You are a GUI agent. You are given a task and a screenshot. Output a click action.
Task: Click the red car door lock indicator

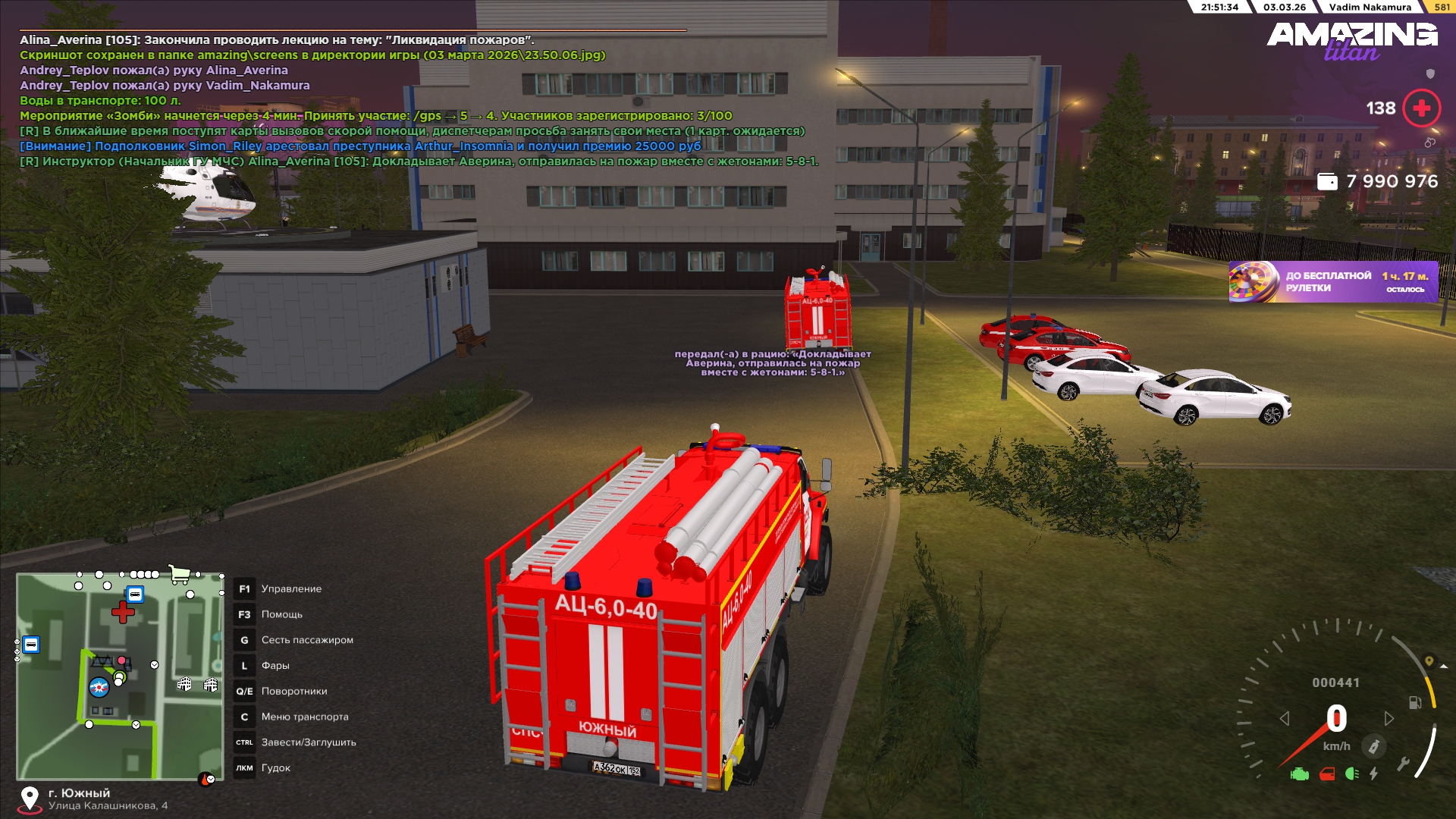coord(1327,774)
